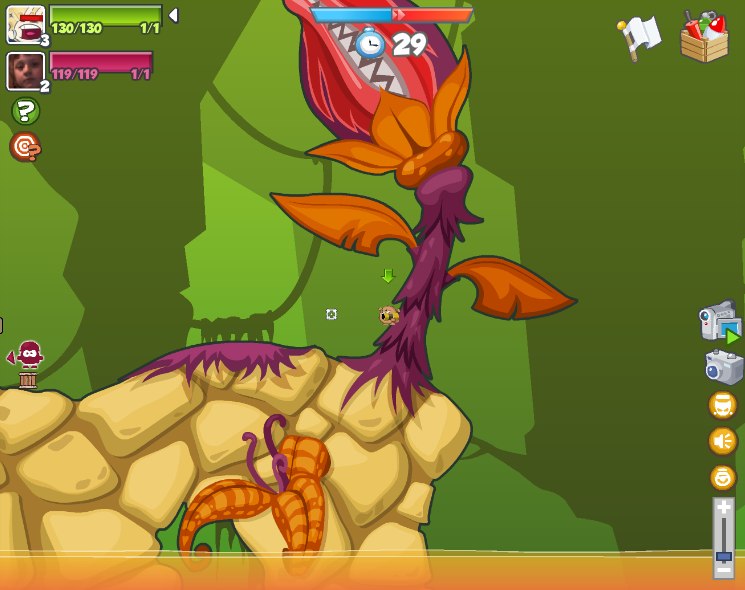Click the blue zoom slider handle
The width and height of the screenshot is (745, 590).
(723, 555)
